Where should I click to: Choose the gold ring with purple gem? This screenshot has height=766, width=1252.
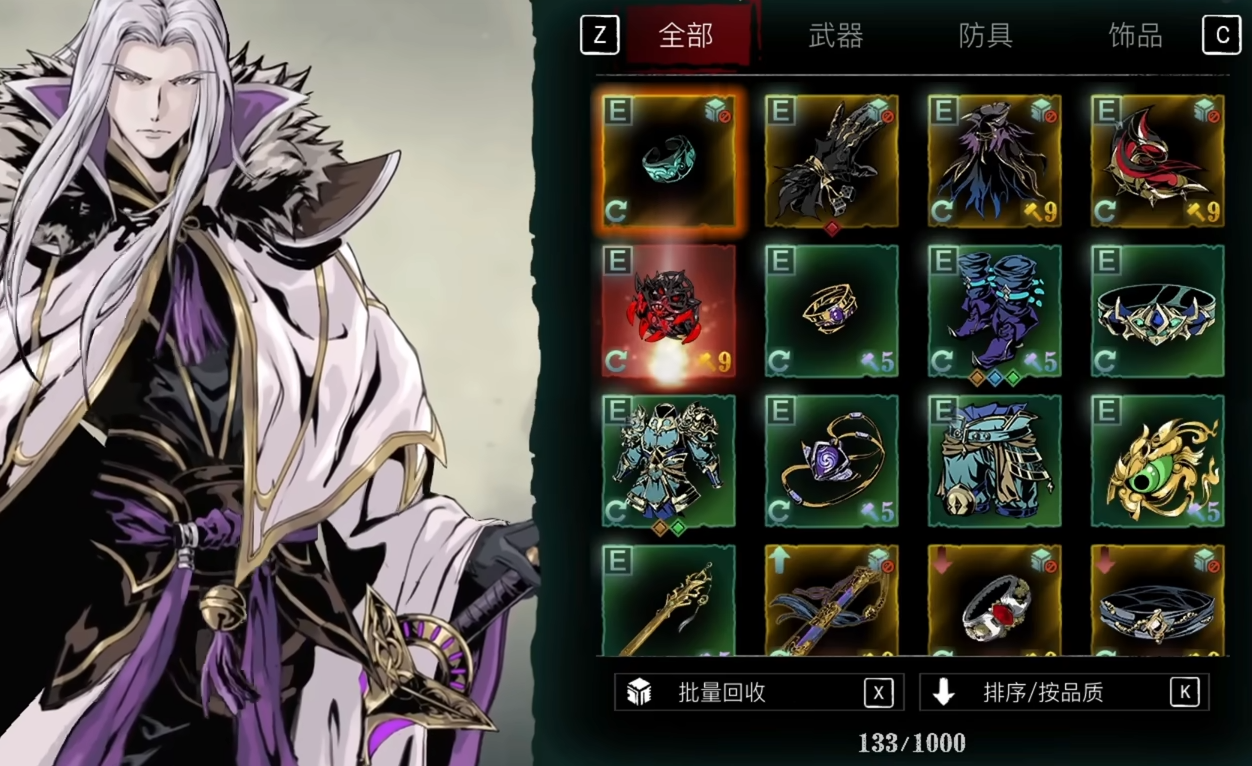tap(831, 311)
